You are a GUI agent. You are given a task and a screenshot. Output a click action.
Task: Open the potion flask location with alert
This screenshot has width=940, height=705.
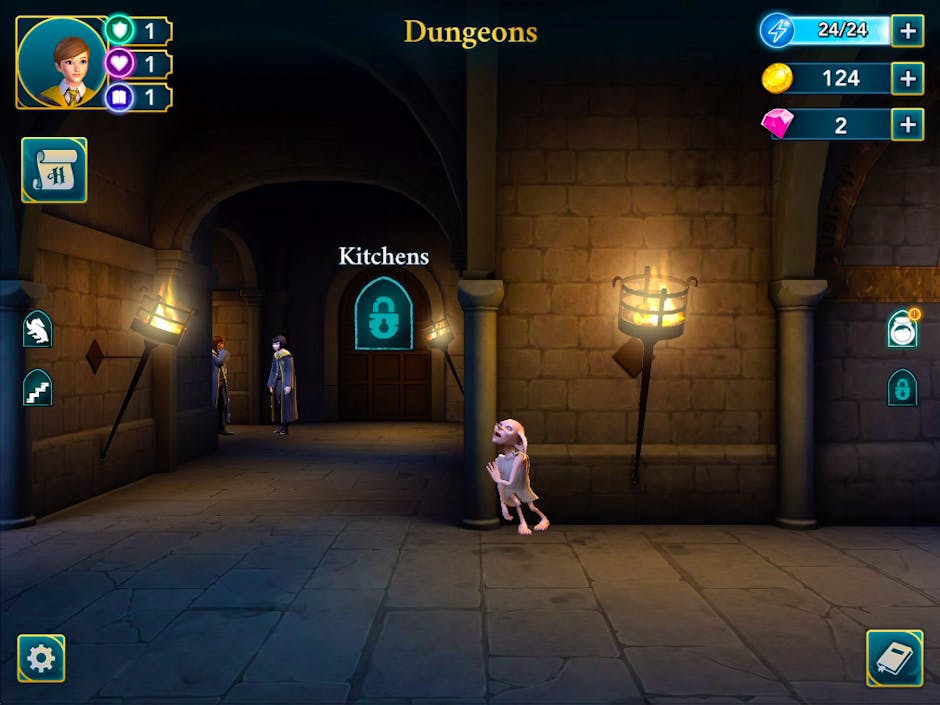point(902,329)
